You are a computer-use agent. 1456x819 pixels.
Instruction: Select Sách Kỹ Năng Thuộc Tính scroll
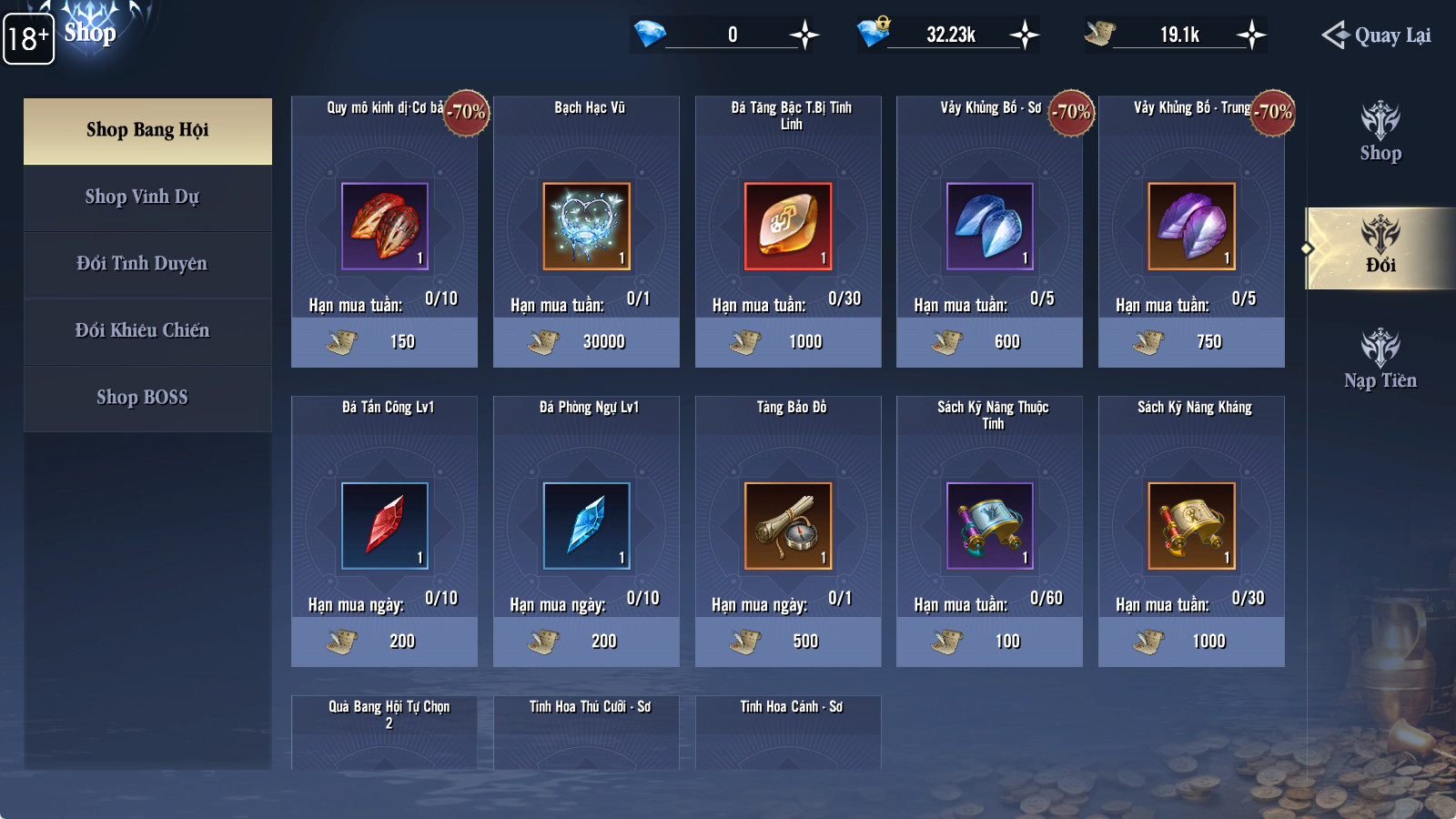tap(990, 526)
